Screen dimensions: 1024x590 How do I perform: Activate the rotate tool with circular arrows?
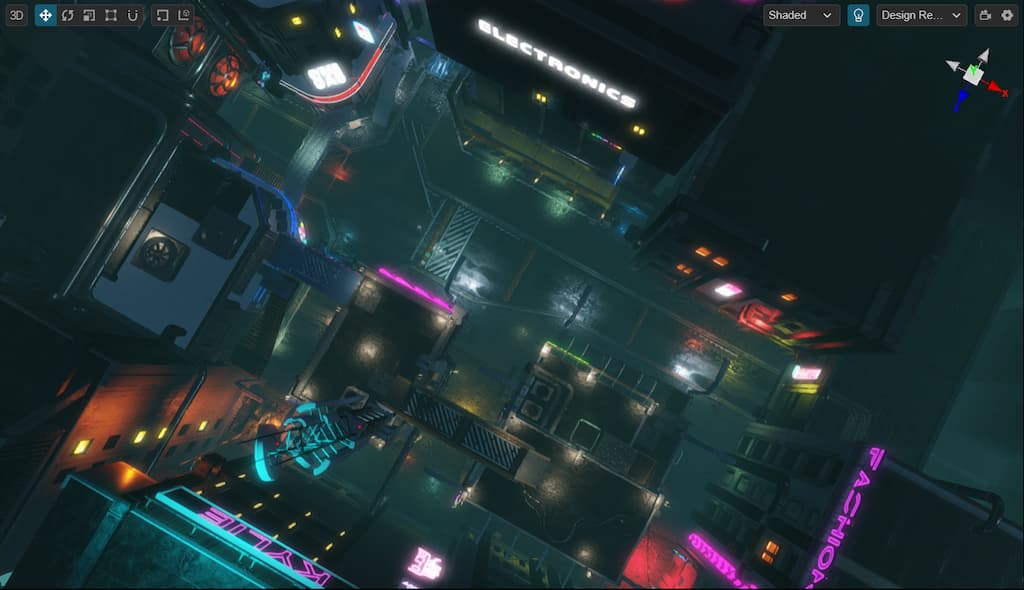(x=67, y=15)
